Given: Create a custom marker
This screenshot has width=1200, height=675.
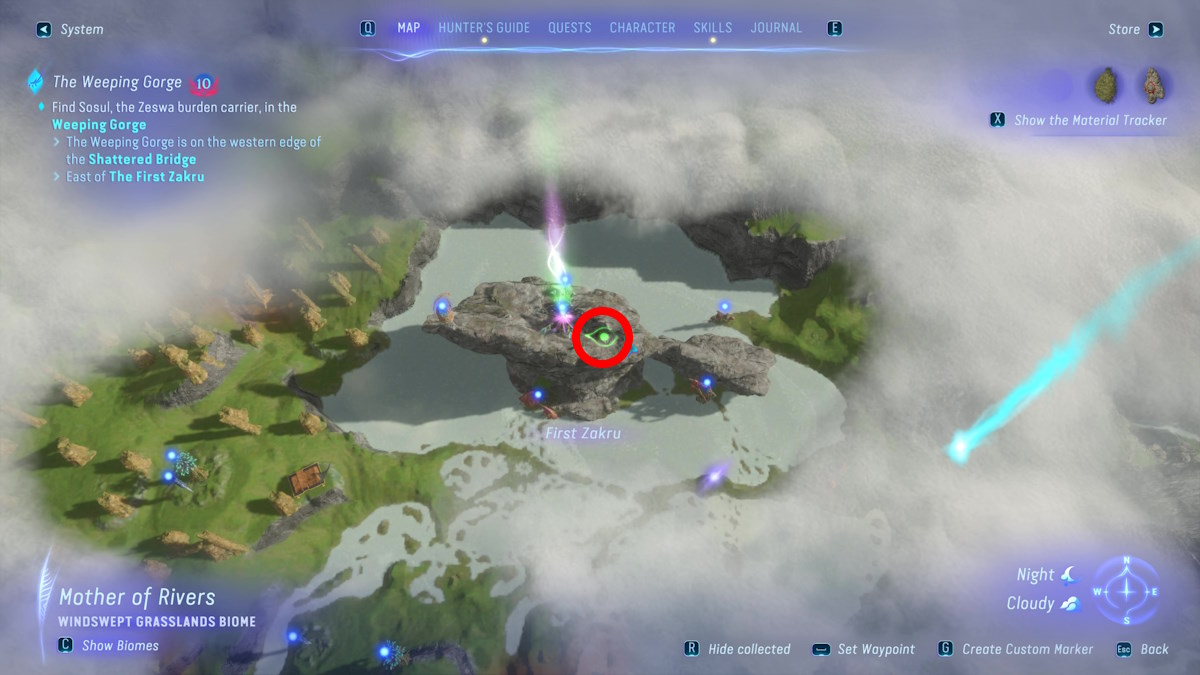Looking at the screenshot, I should pyautogui.click(x=1016, y=649).
